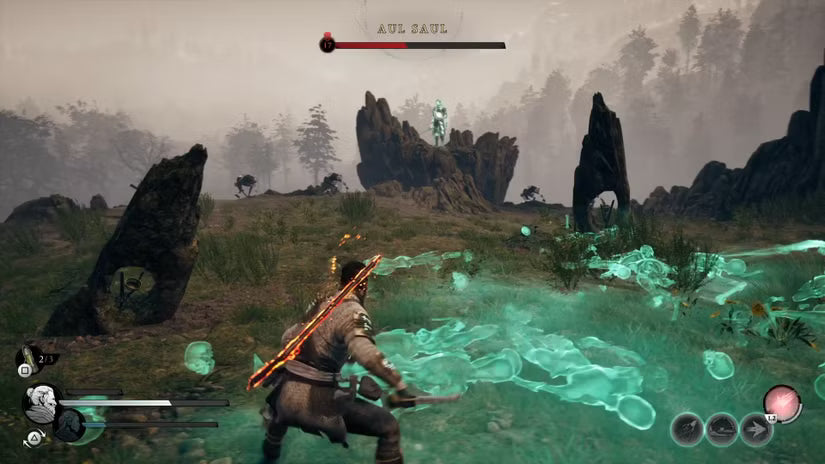825x464 pixels.
Task: Trigger the right-pointing arrow dash ability
Action: point(757,429)
